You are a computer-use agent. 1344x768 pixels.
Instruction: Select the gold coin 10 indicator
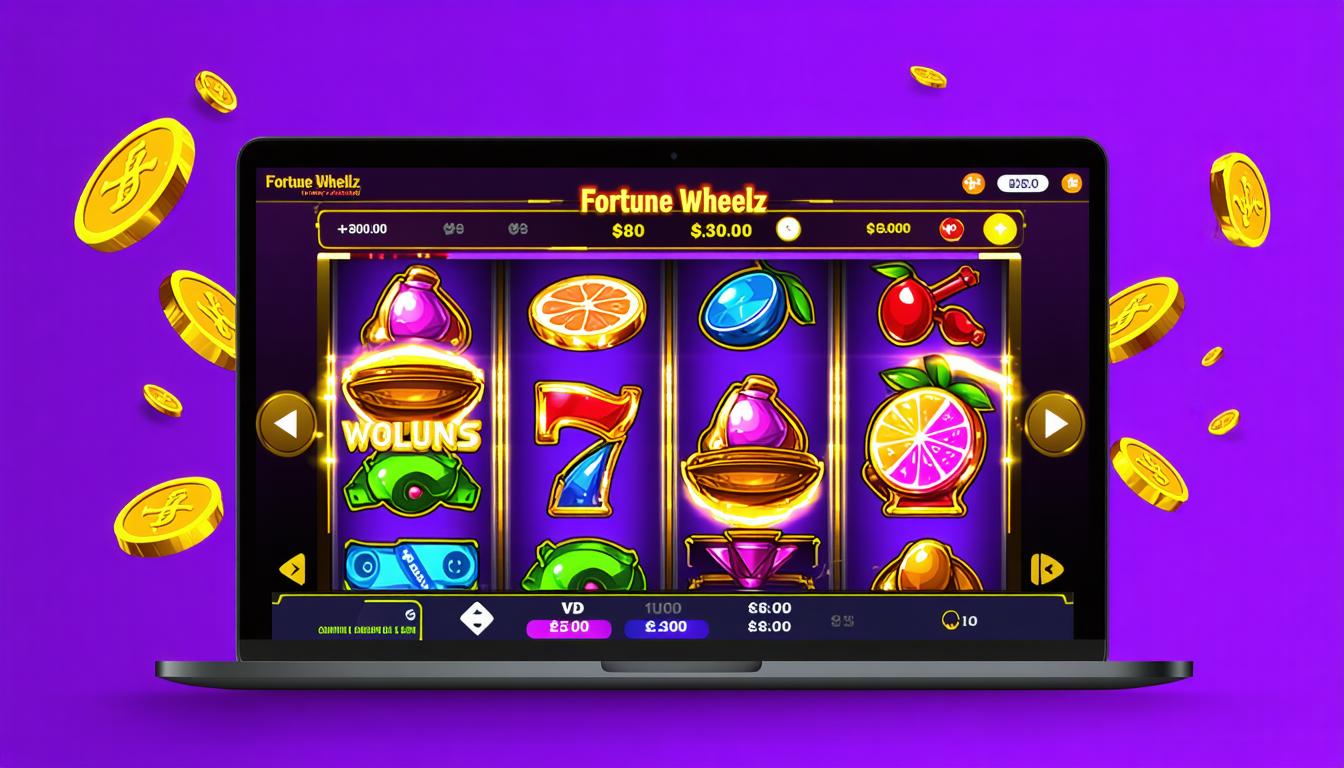tap(959, 621)
